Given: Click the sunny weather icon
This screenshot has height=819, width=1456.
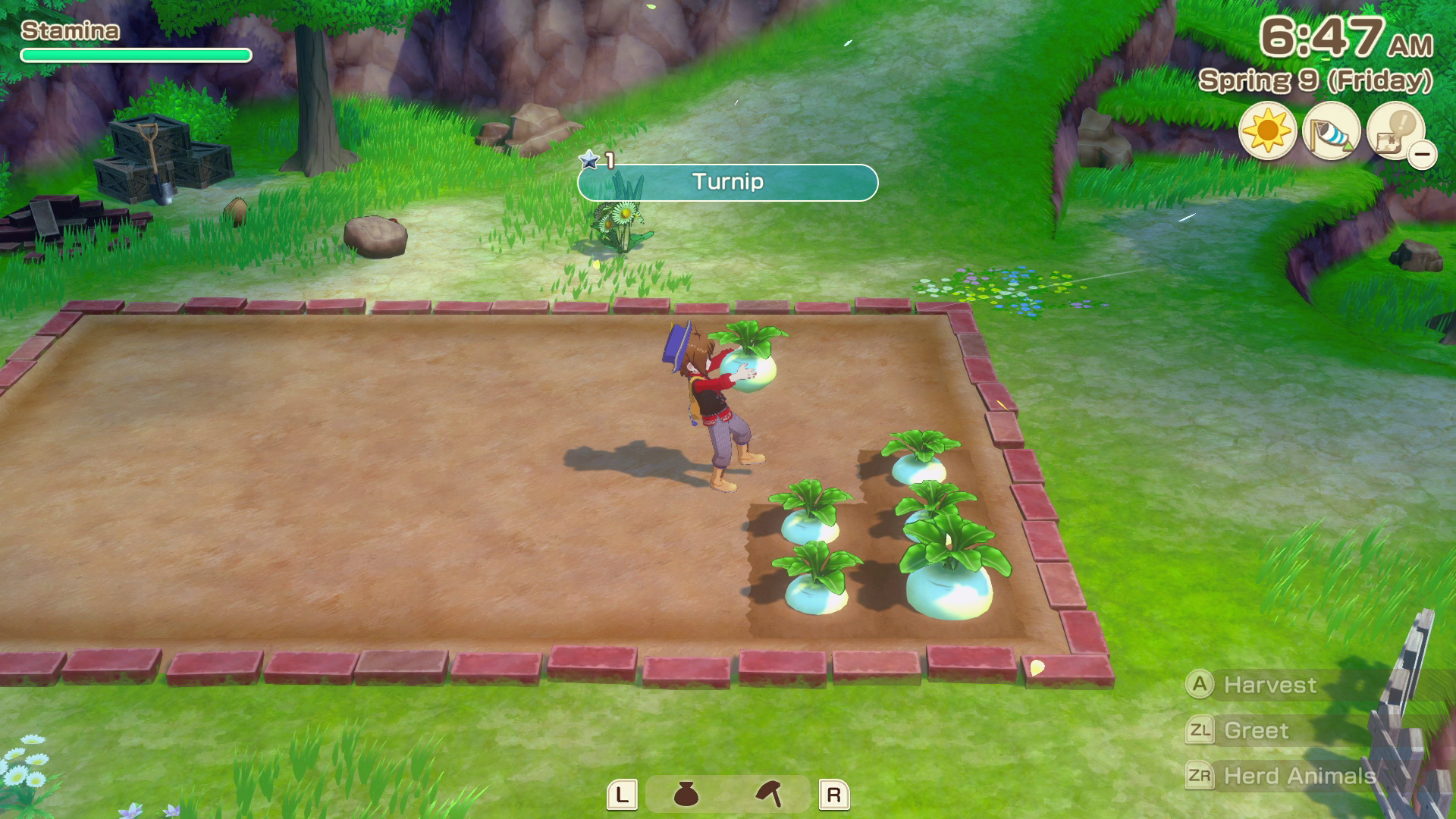Looking at the screenshot, I should click(x=1267, y=130).
